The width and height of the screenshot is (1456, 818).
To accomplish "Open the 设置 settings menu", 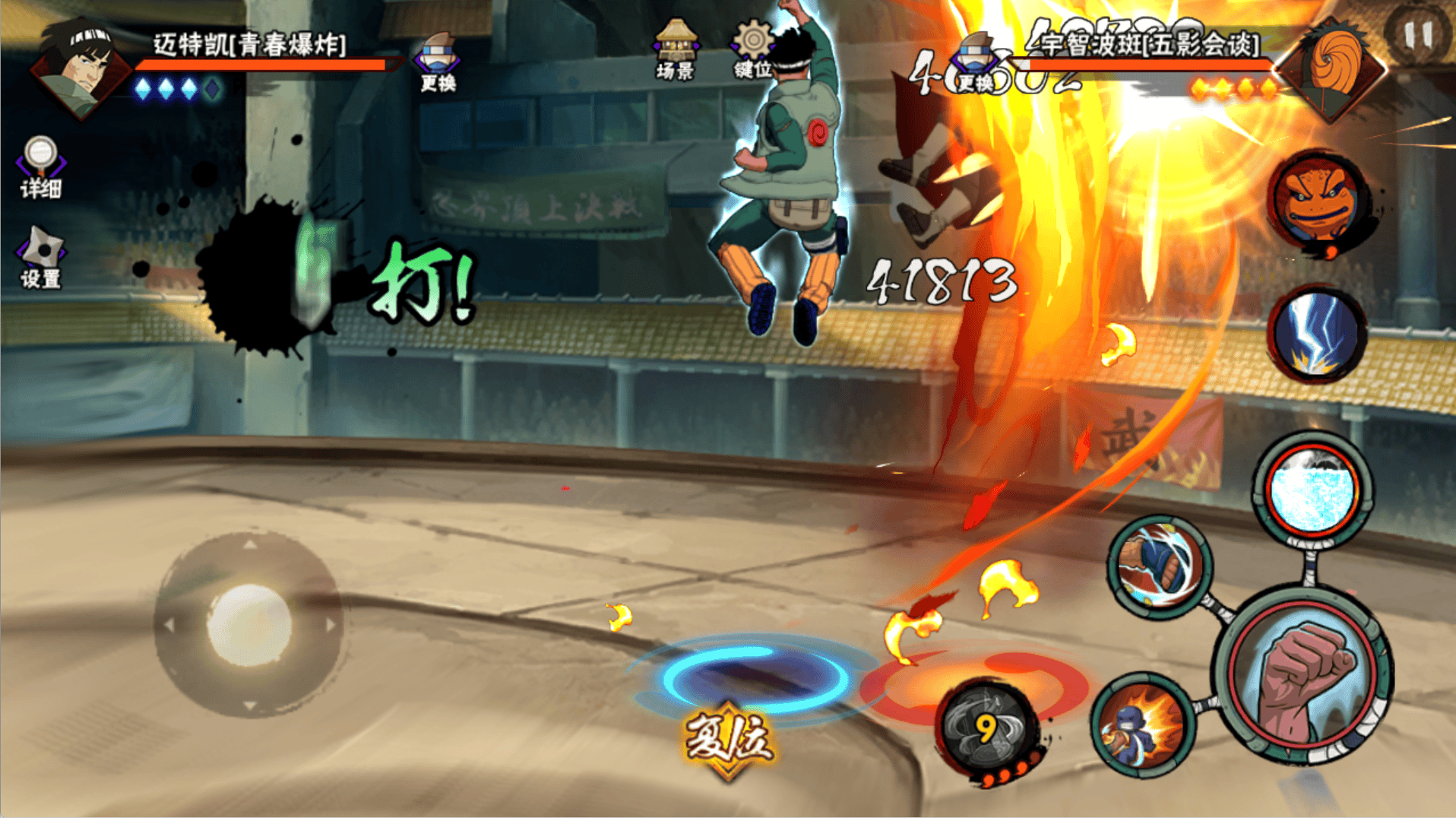I will point(40,258).
